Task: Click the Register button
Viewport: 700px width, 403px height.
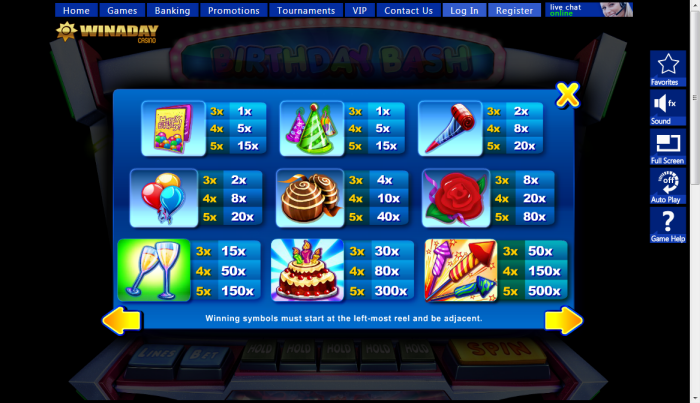Action: (x=514, y=11)
